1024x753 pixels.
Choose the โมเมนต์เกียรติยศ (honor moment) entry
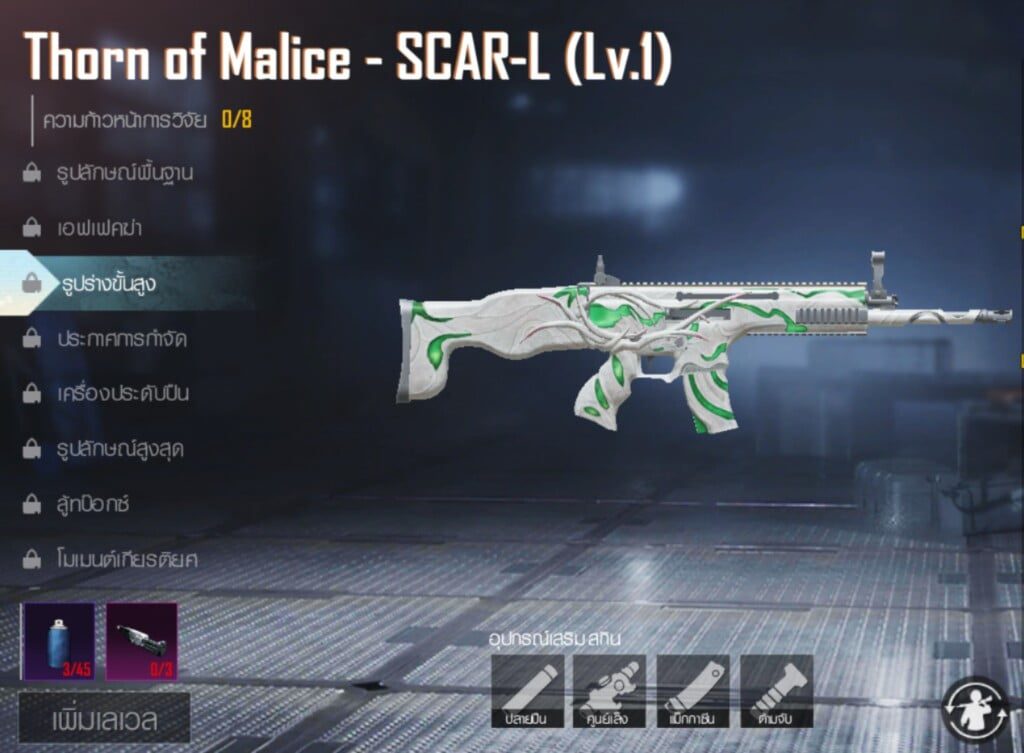click(127, 558)
